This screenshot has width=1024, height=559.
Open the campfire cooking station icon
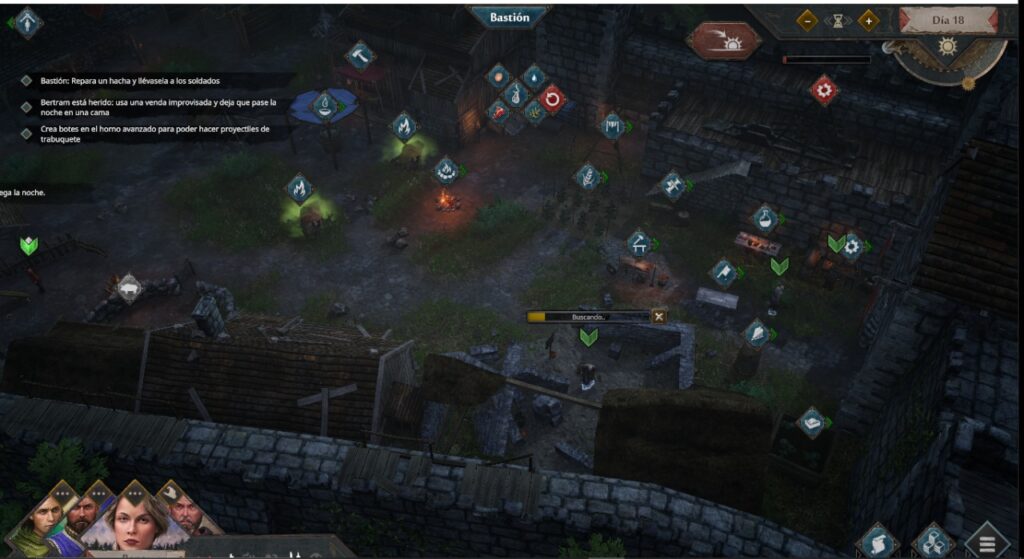(x=446, y=171)
